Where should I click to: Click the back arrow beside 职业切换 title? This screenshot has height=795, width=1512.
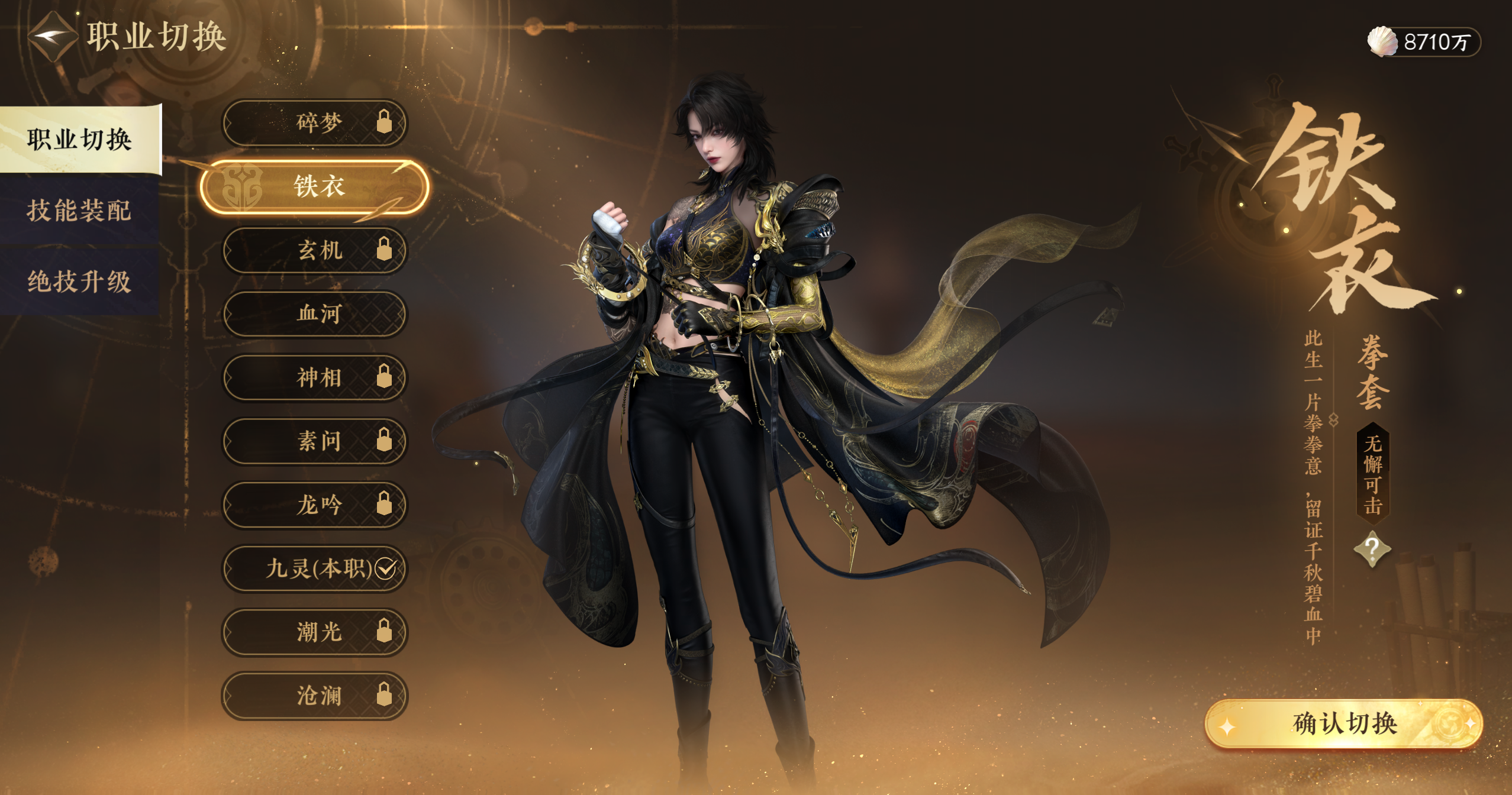point(52,37)
